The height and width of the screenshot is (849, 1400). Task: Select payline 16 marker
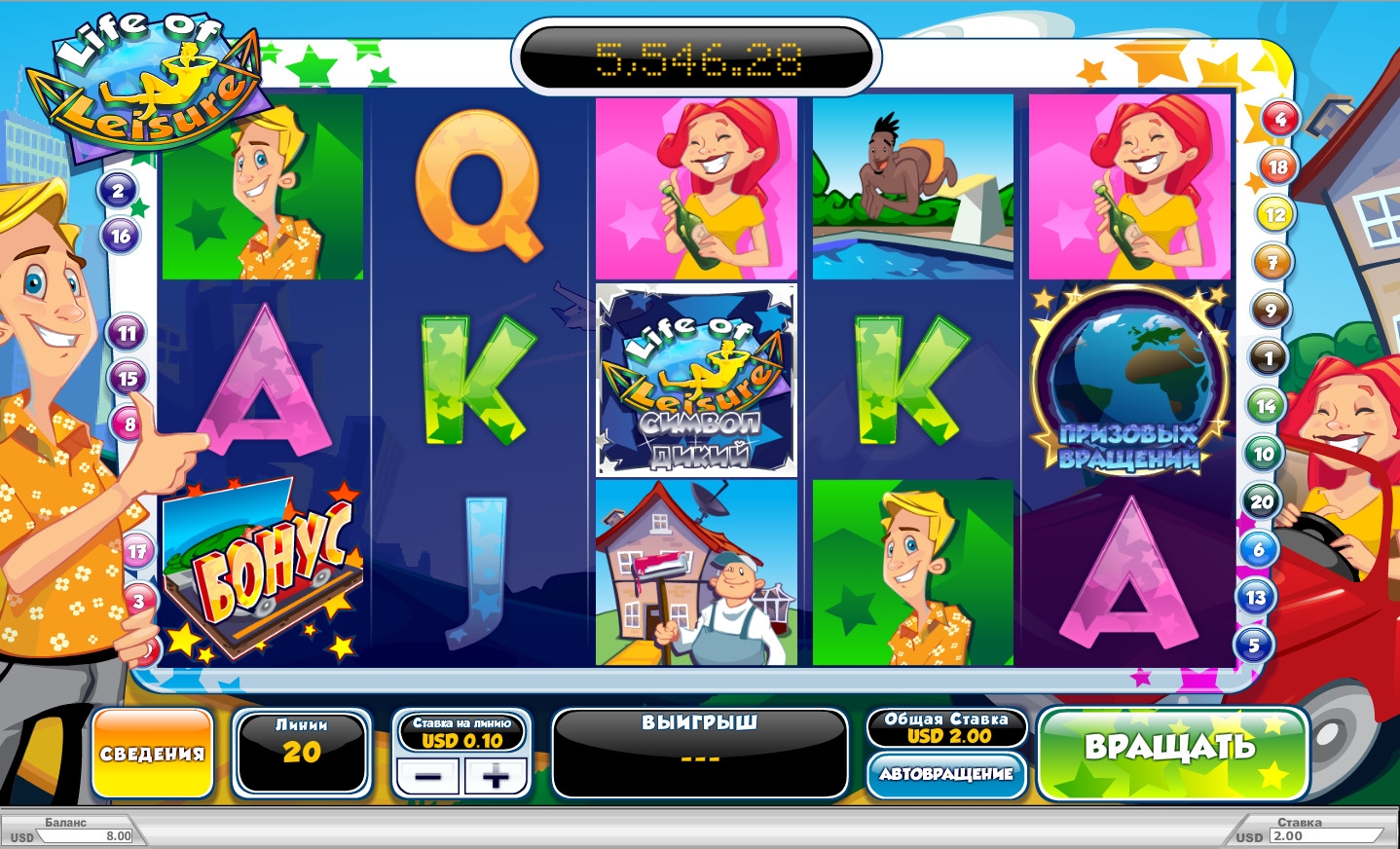(x=121, y=236)
